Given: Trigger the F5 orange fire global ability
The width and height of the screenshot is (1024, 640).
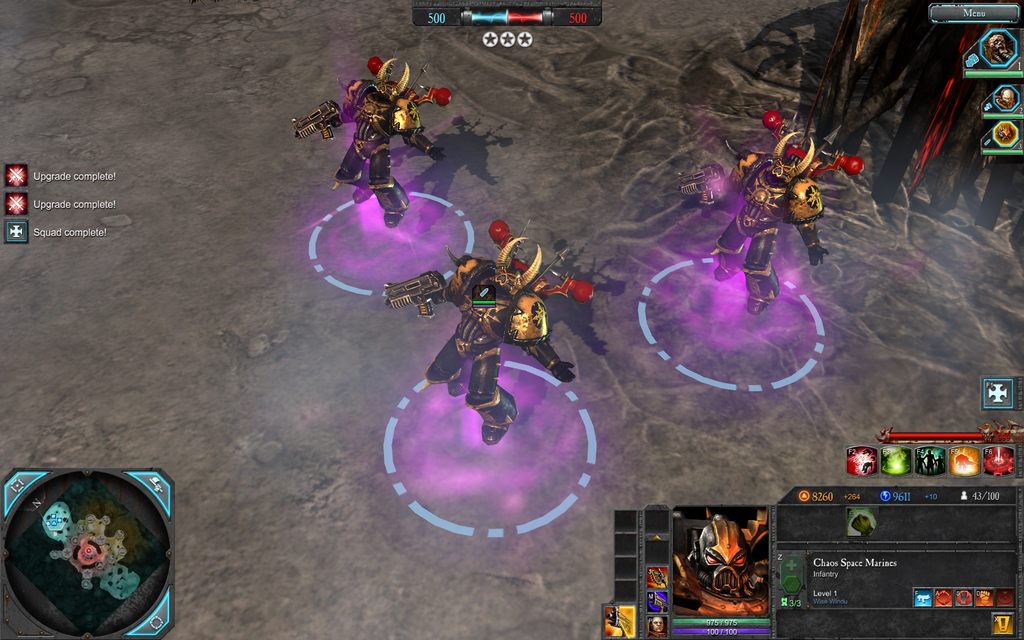Looking at the screenshot, I should (x=964, y=461).
